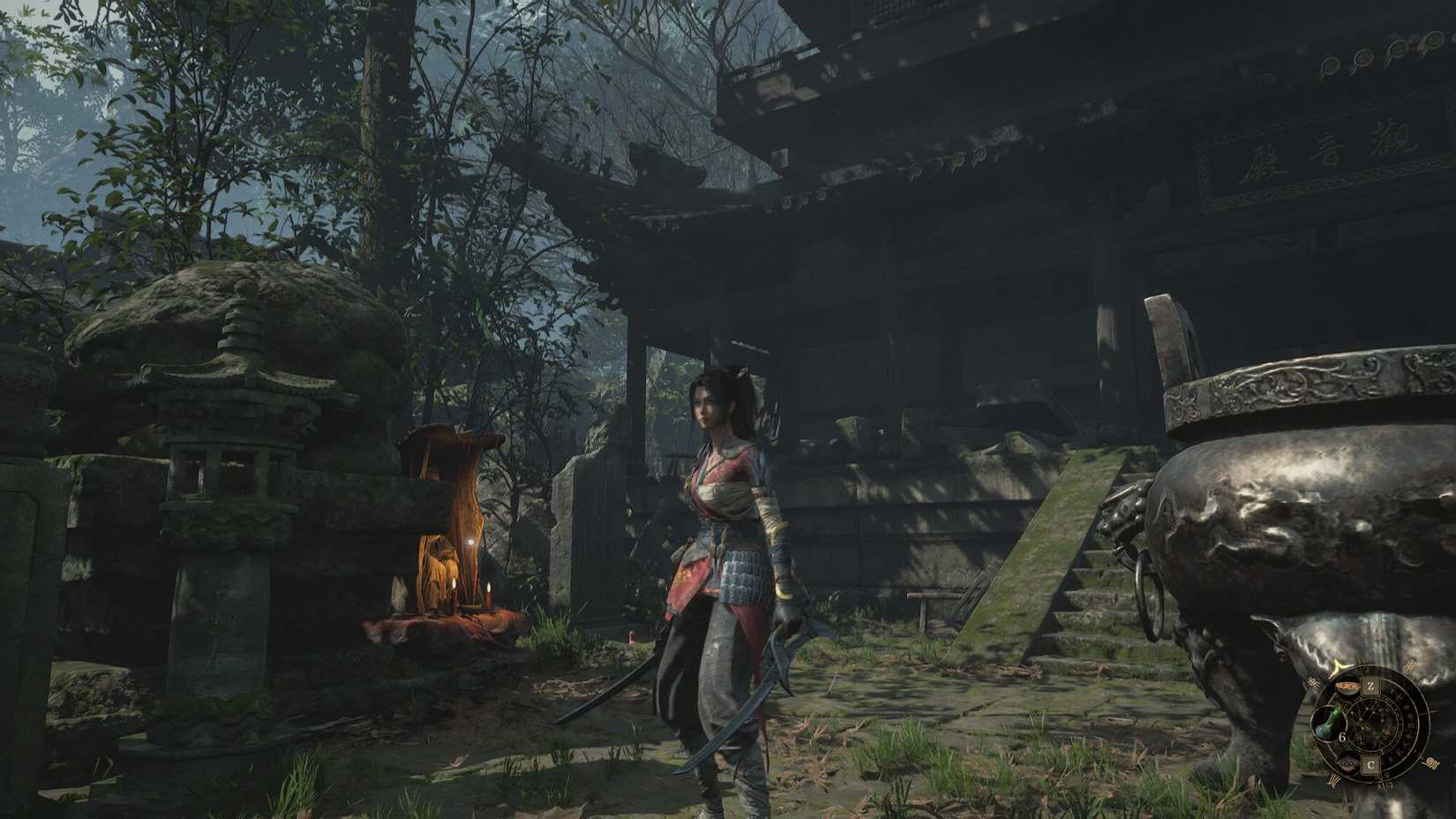Click the symbol on the wheel's lower left edge
Screen dimensions: 1456x819
[1334, 779]
